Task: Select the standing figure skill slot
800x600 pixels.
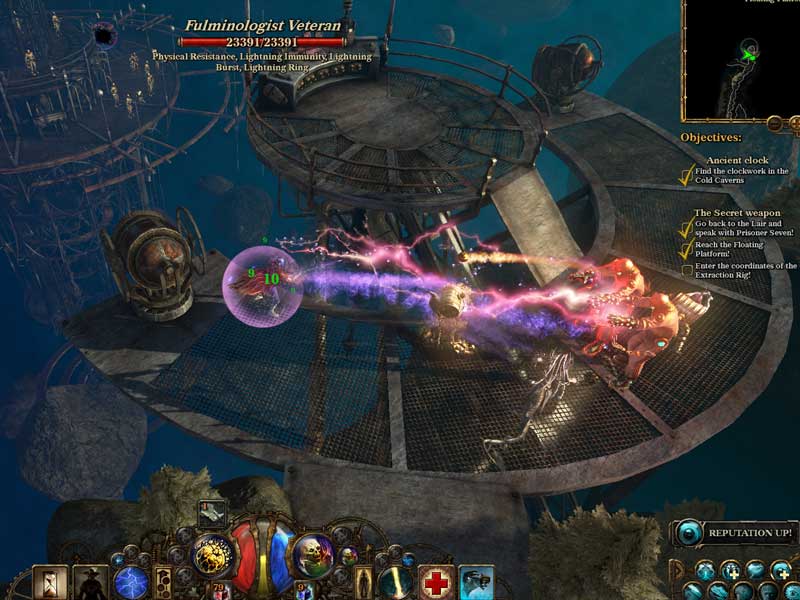Action: (361, 582)
